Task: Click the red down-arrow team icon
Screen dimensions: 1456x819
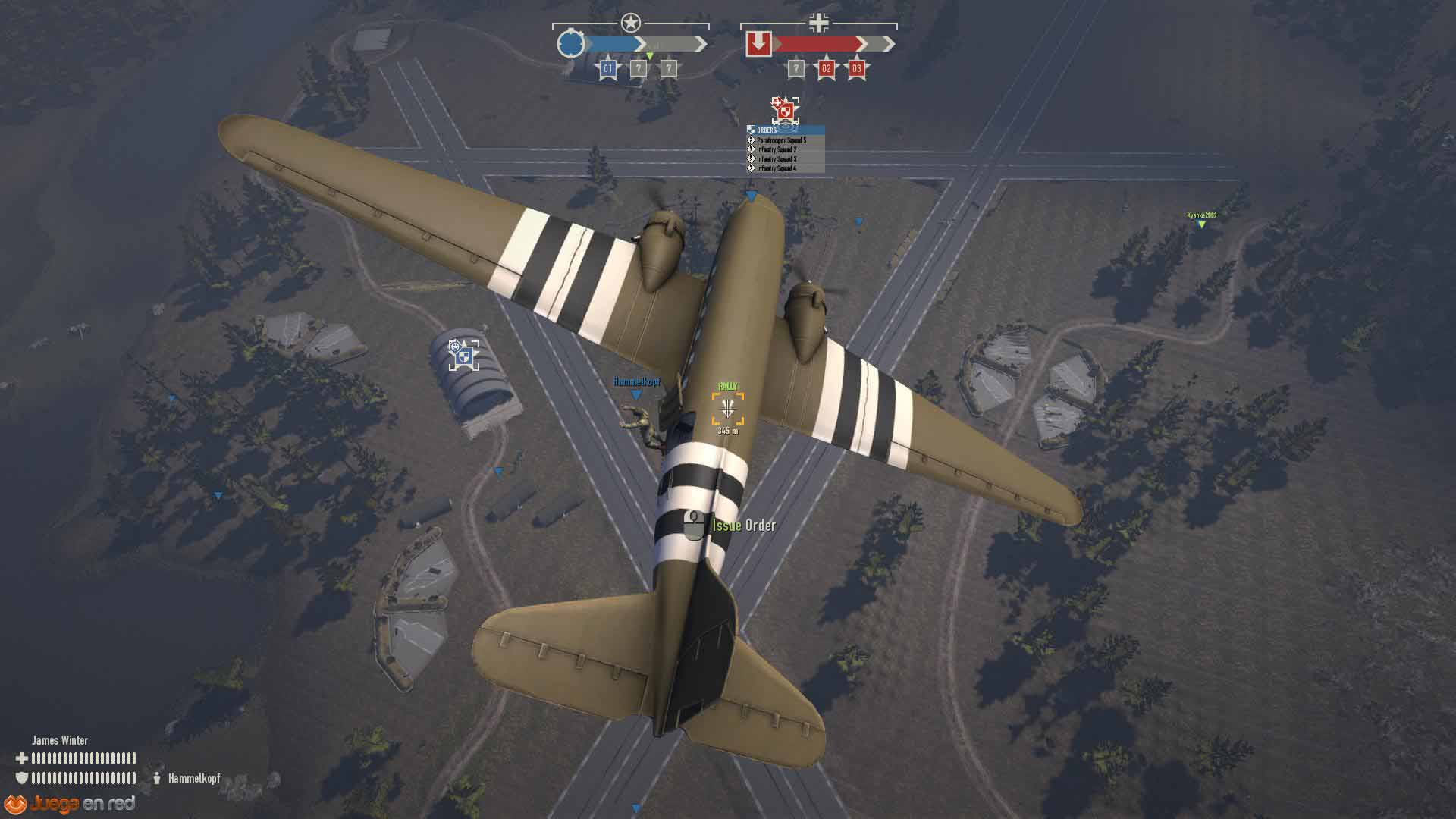Action: [x=758, y=43]
